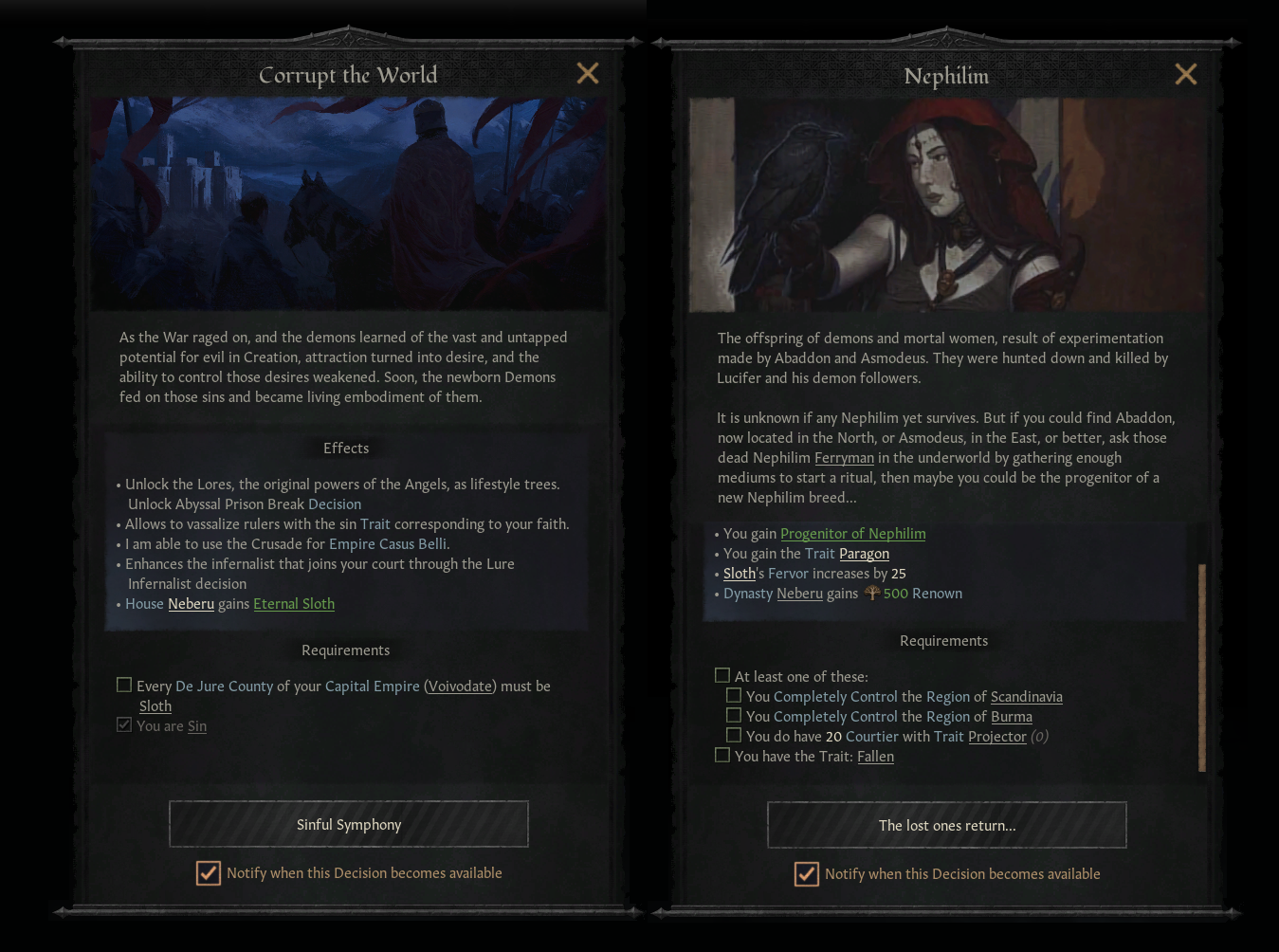This screenshot has width=1279, height=952.
Task: Open the House Neberu link
Action: point(191,603)
